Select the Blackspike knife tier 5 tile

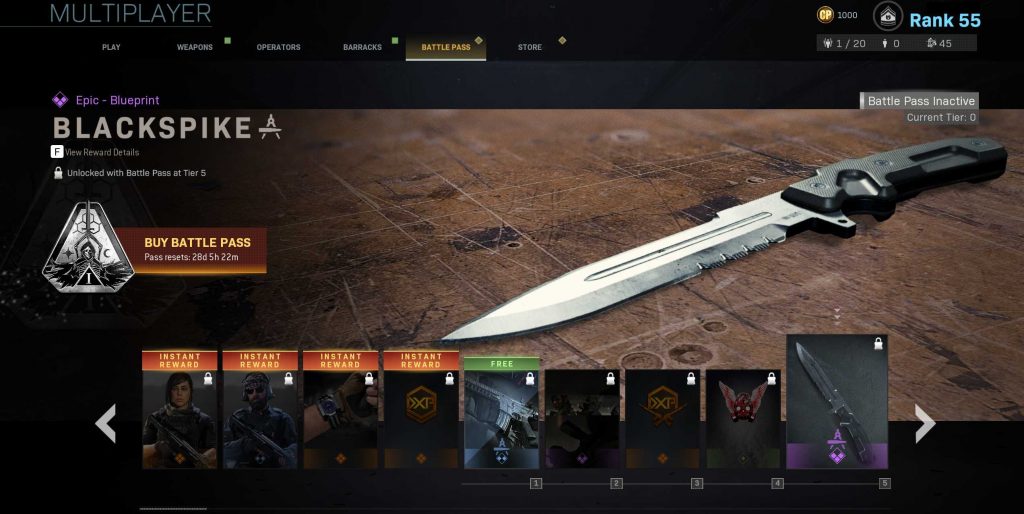coord(837,402)
